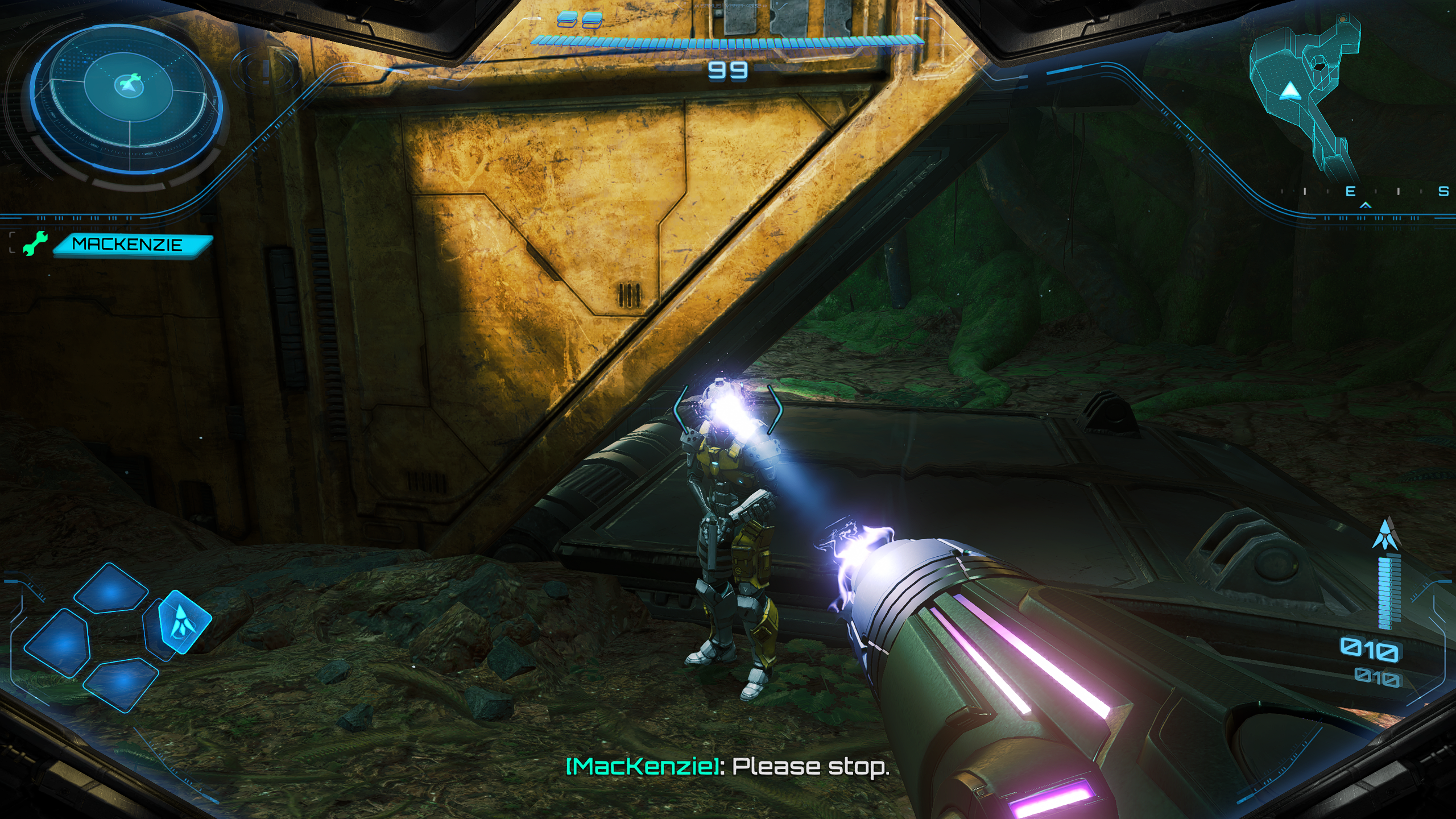Click the compass heading strip
The height and width of the screenshot is (819, 1456).
(1365, 192)
